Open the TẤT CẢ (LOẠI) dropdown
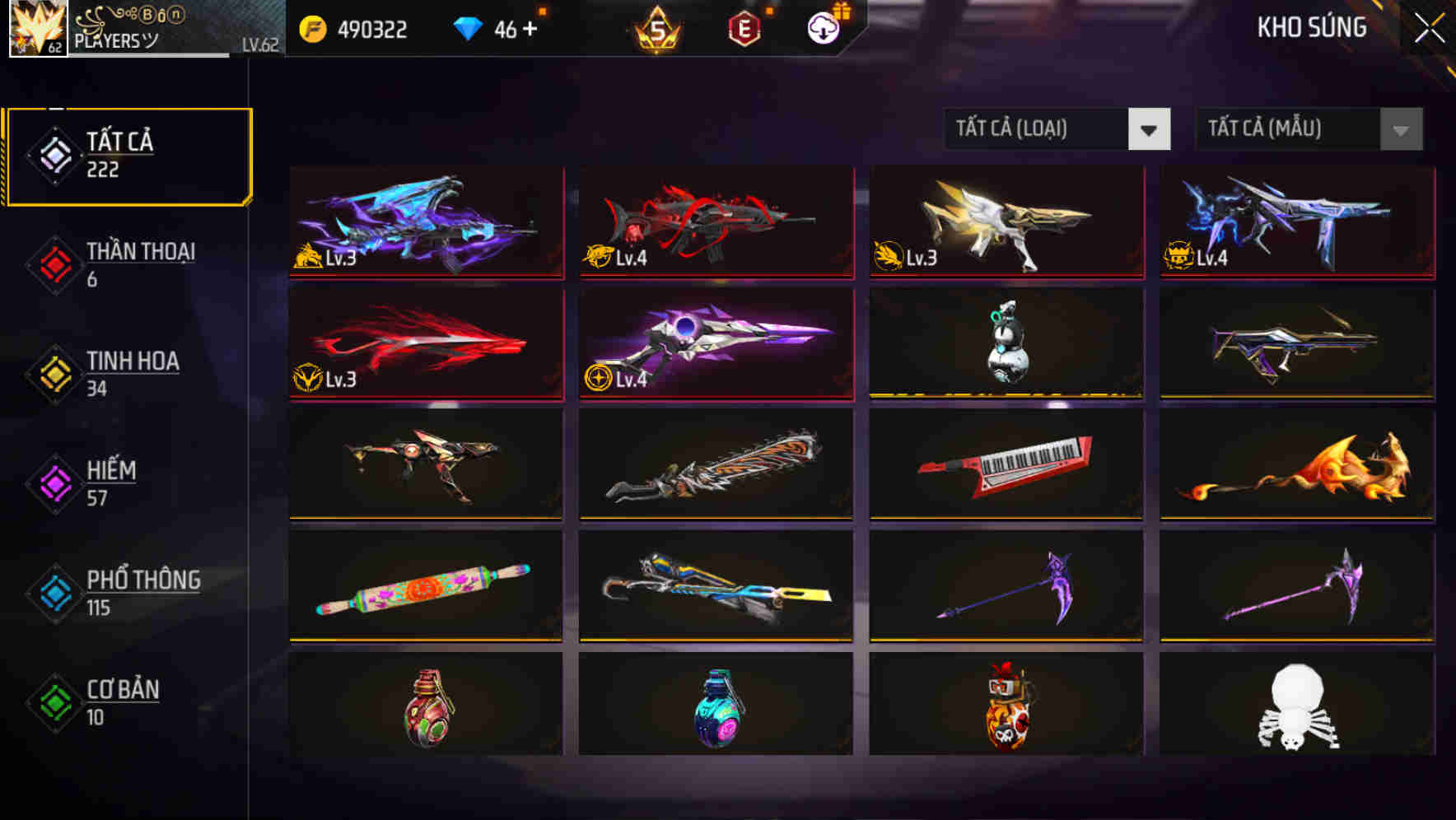This screenshot has height=820, width=1456. pos(1038,129)
